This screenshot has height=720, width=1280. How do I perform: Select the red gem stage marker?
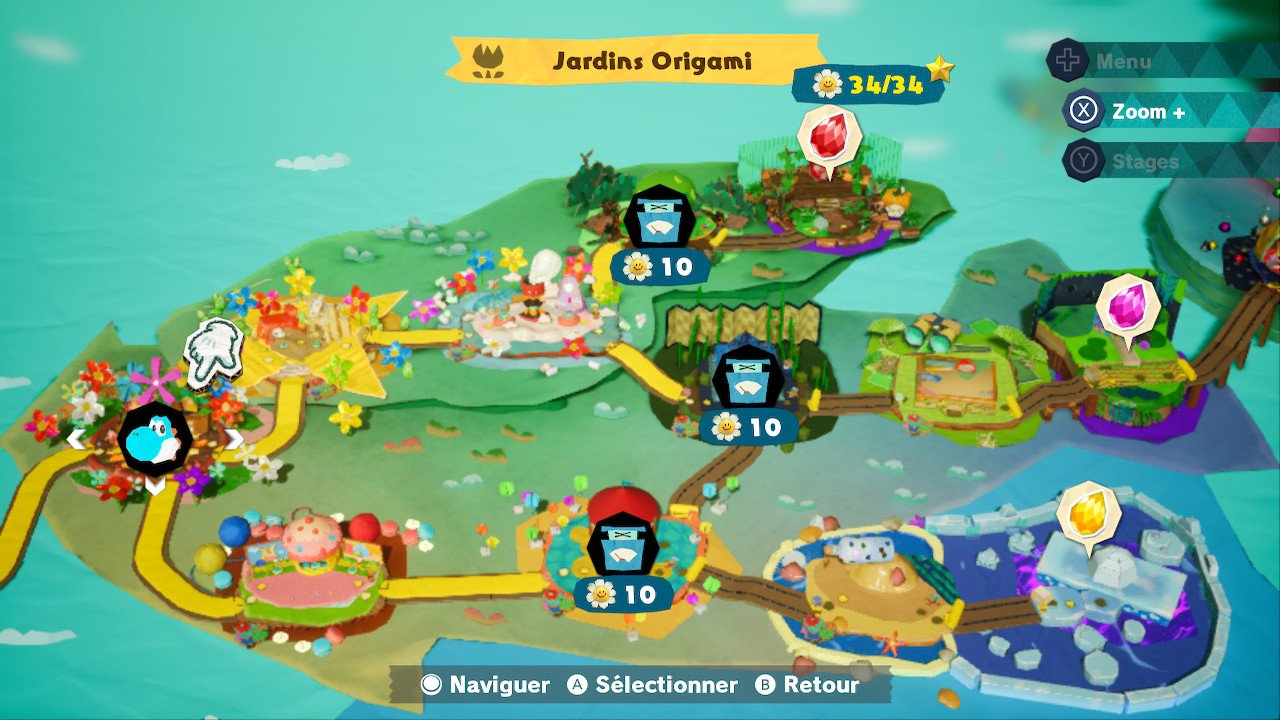pyautogui.click(x=829, y=137)
